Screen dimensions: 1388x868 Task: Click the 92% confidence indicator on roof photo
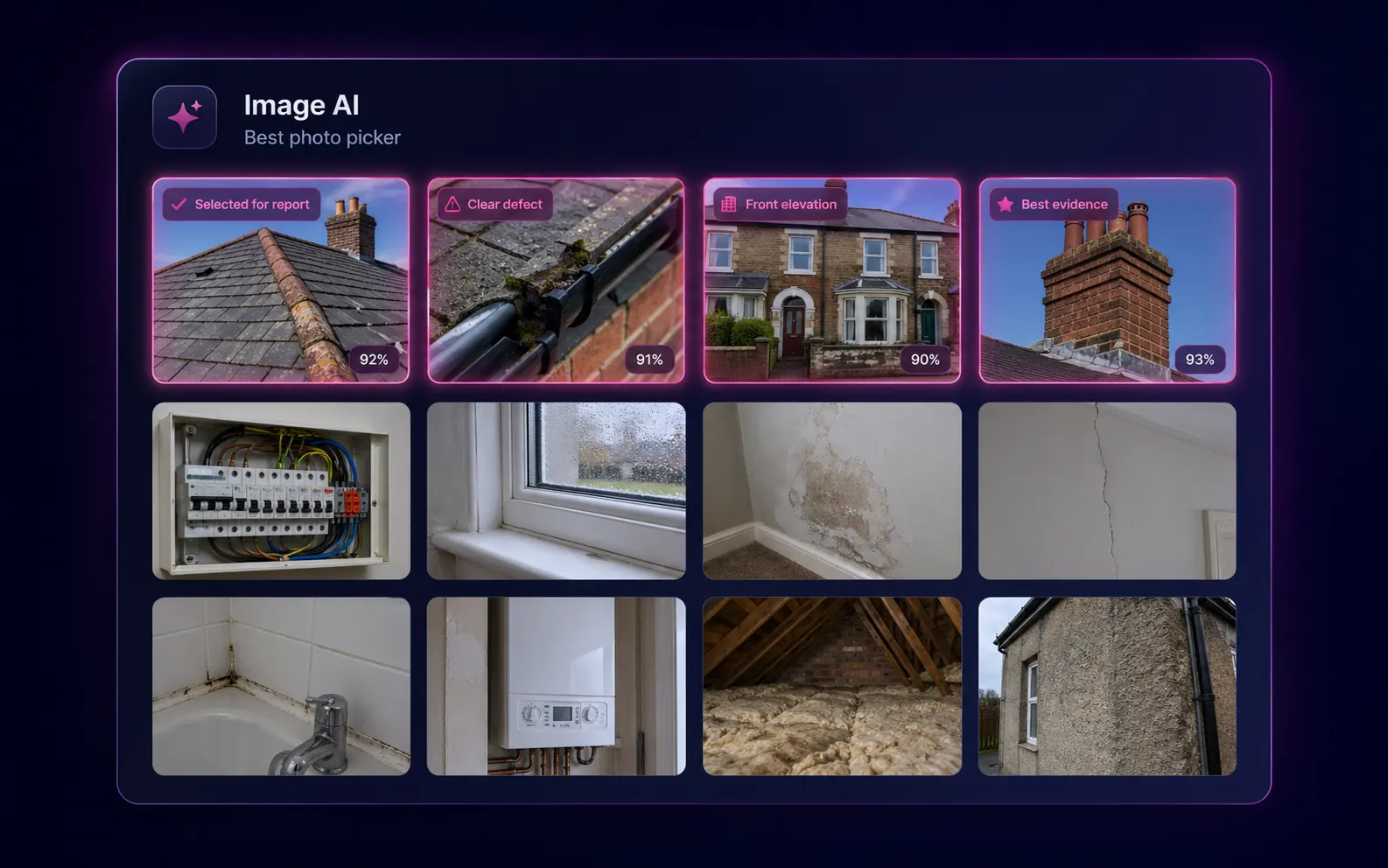(375, 359)
